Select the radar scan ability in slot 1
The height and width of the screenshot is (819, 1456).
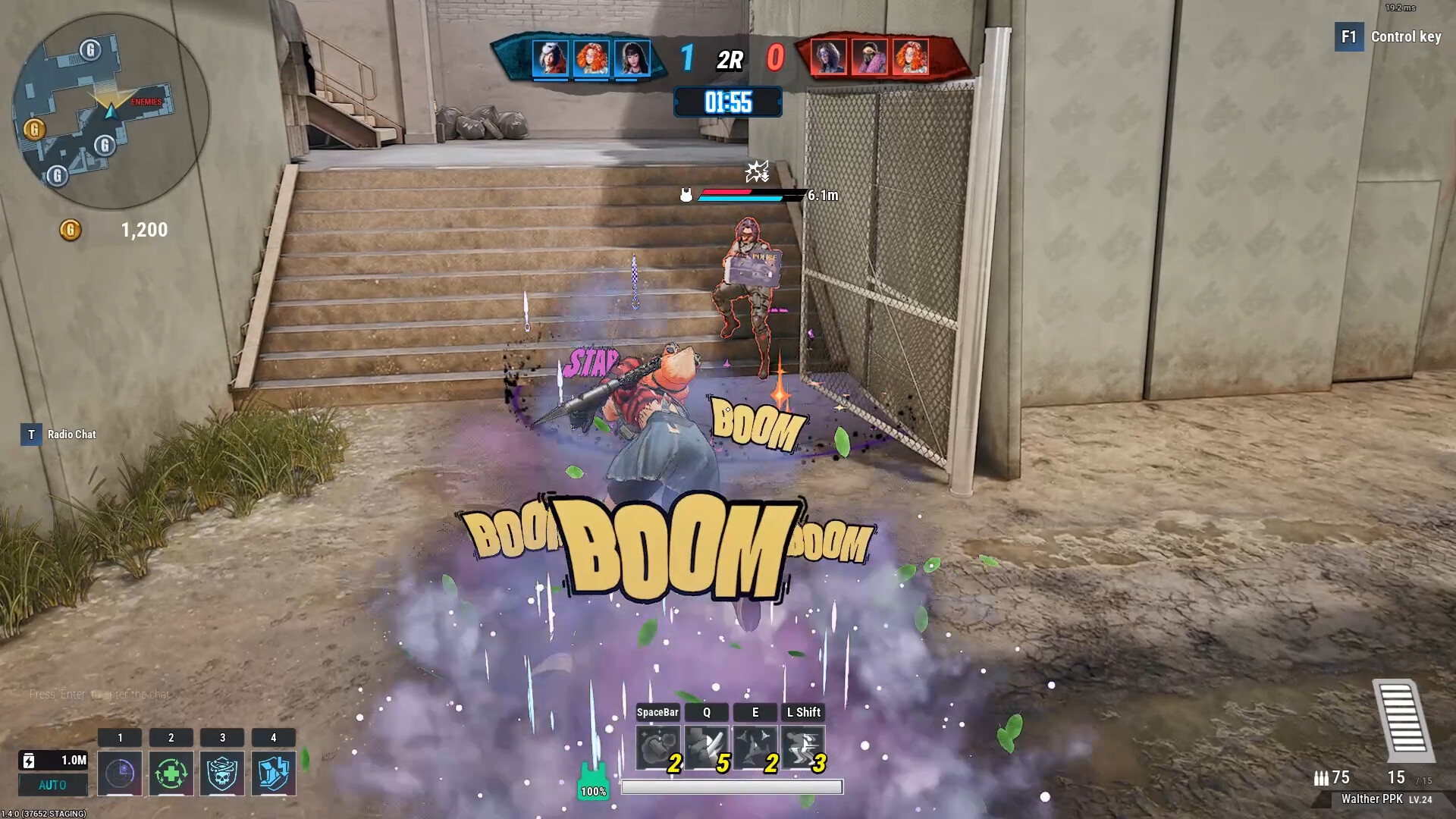coord(120,772)
